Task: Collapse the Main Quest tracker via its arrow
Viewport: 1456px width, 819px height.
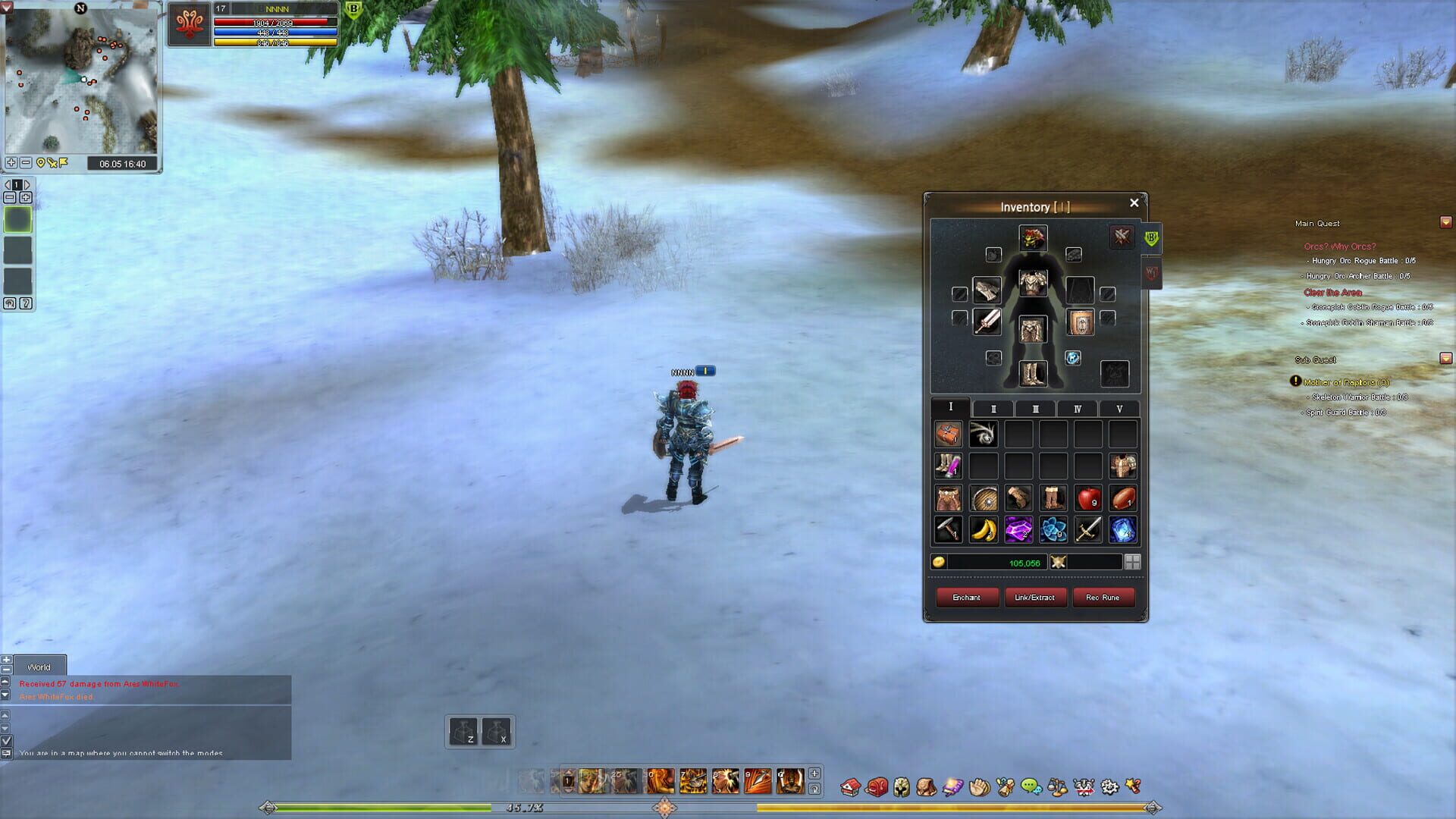Action: (x=1445, y=223)
